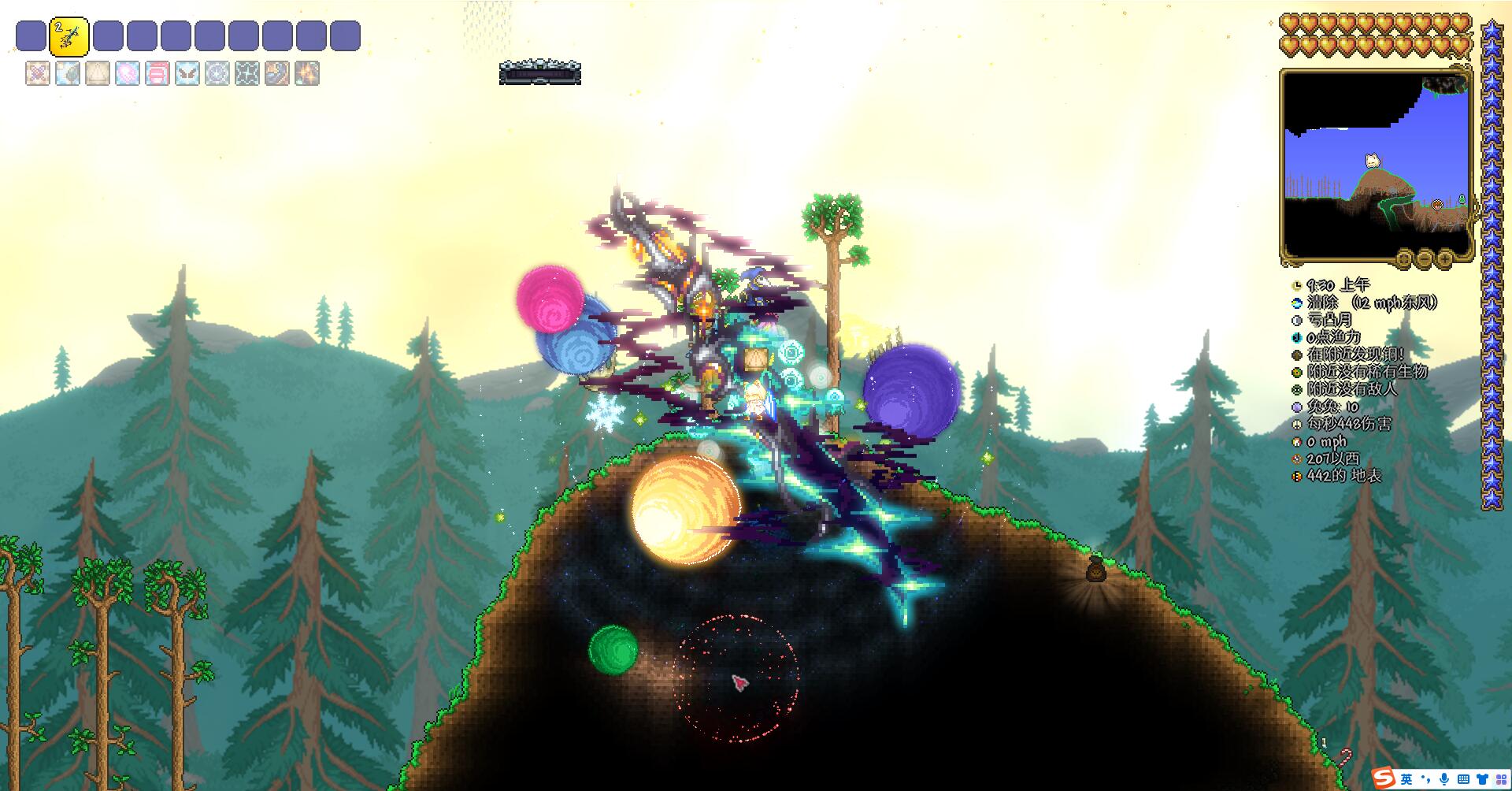
Task: Click the red-and-white striped buff icon
Action: click(157, 73)
